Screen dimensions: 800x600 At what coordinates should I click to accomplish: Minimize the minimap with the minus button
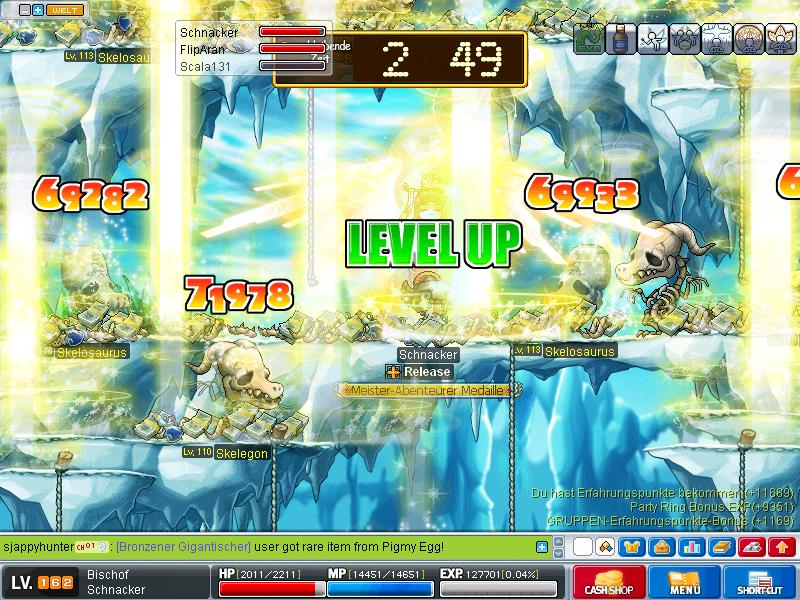24,10
